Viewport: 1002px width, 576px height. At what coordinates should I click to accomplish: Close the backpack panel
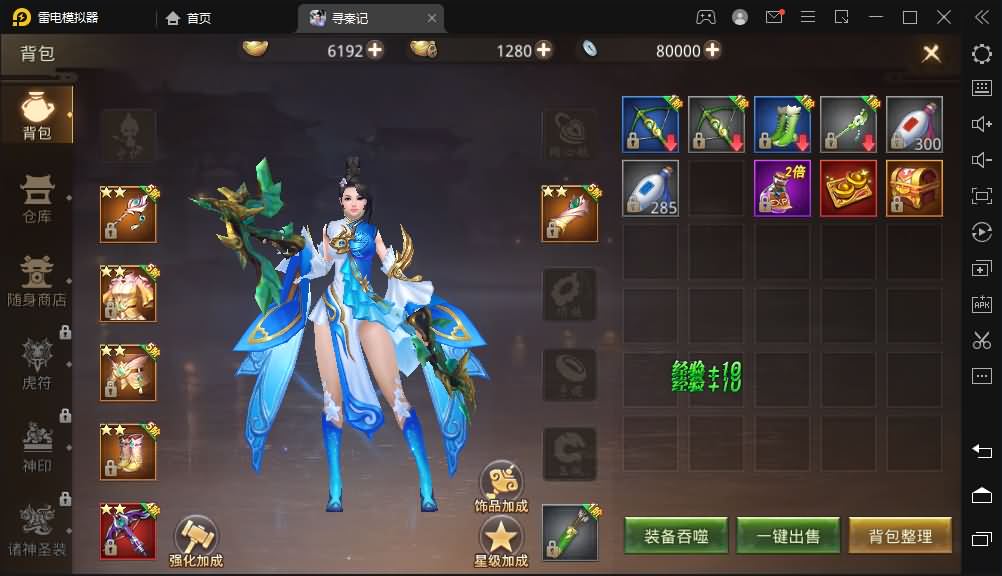tap(931, 54)
